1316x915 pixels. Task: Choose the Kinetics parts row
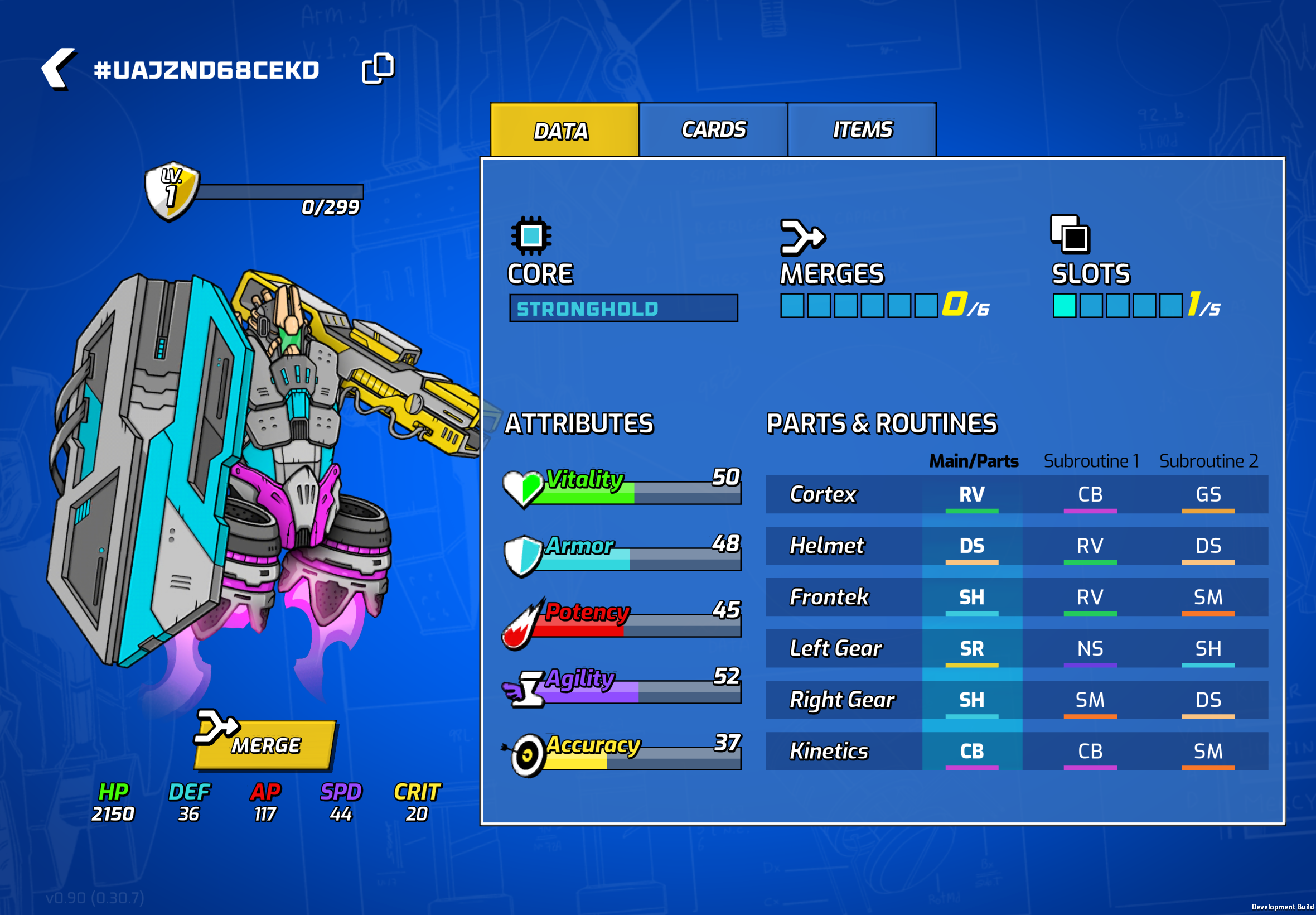point(1017,751)
